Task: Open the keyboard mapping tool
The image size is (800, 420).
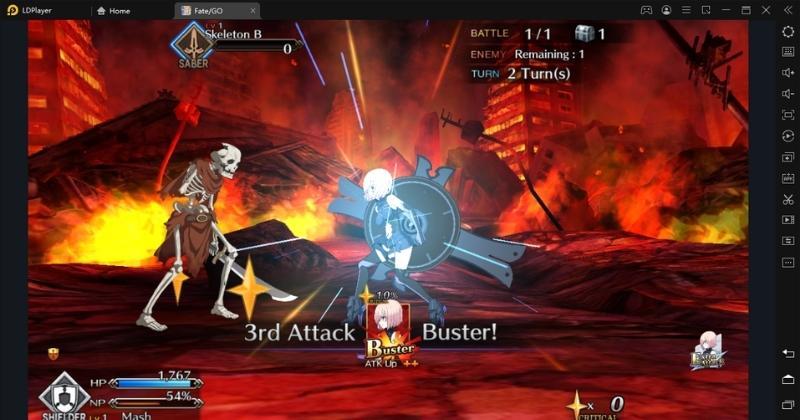Action: pos(788,52)
